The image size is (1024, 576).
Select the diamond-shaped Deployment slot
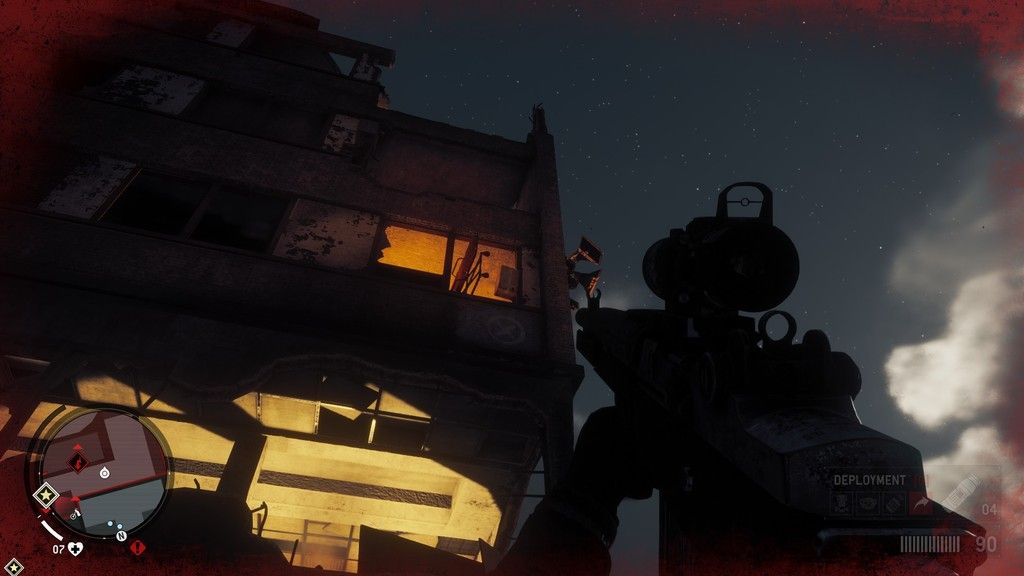(895, 504)
